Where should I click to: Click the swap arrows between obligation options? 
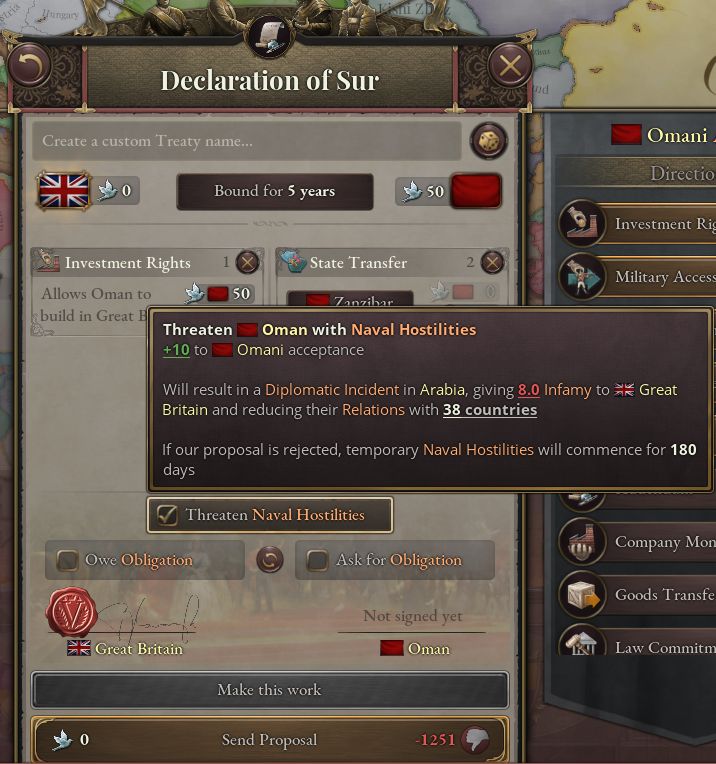pos(269,559)
